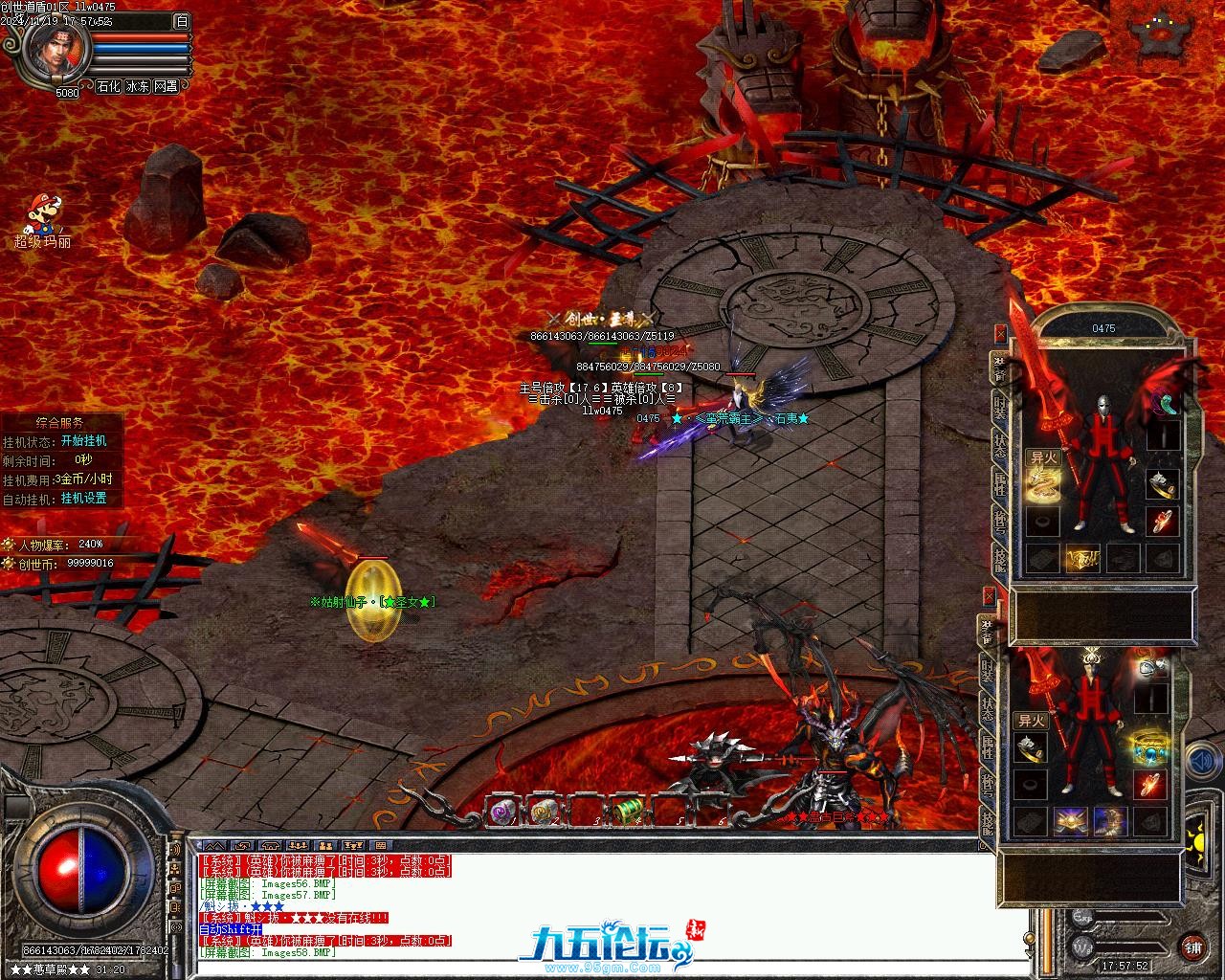Viewport: 1225px width, 980px height.
Task: Click the 开始挂机 auto-farm status link
Action: pos(83,441)
